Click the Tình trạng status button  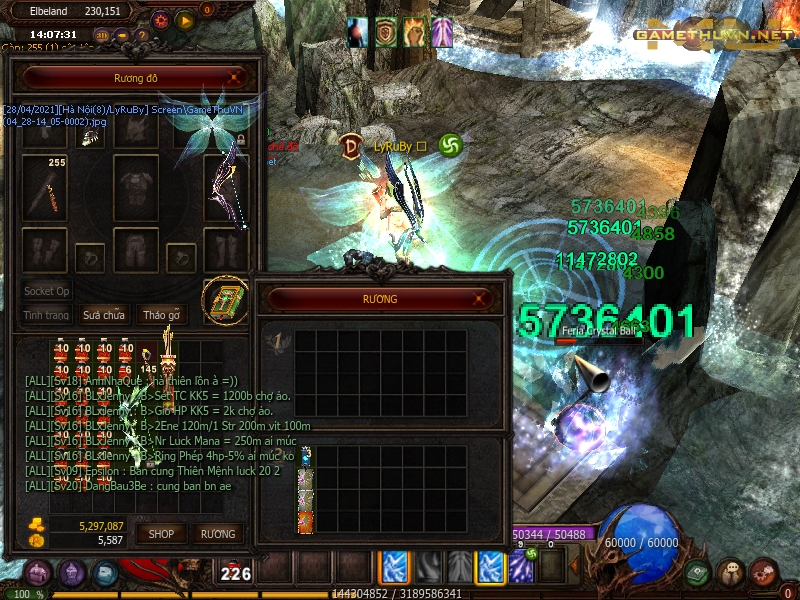(46, 315)
